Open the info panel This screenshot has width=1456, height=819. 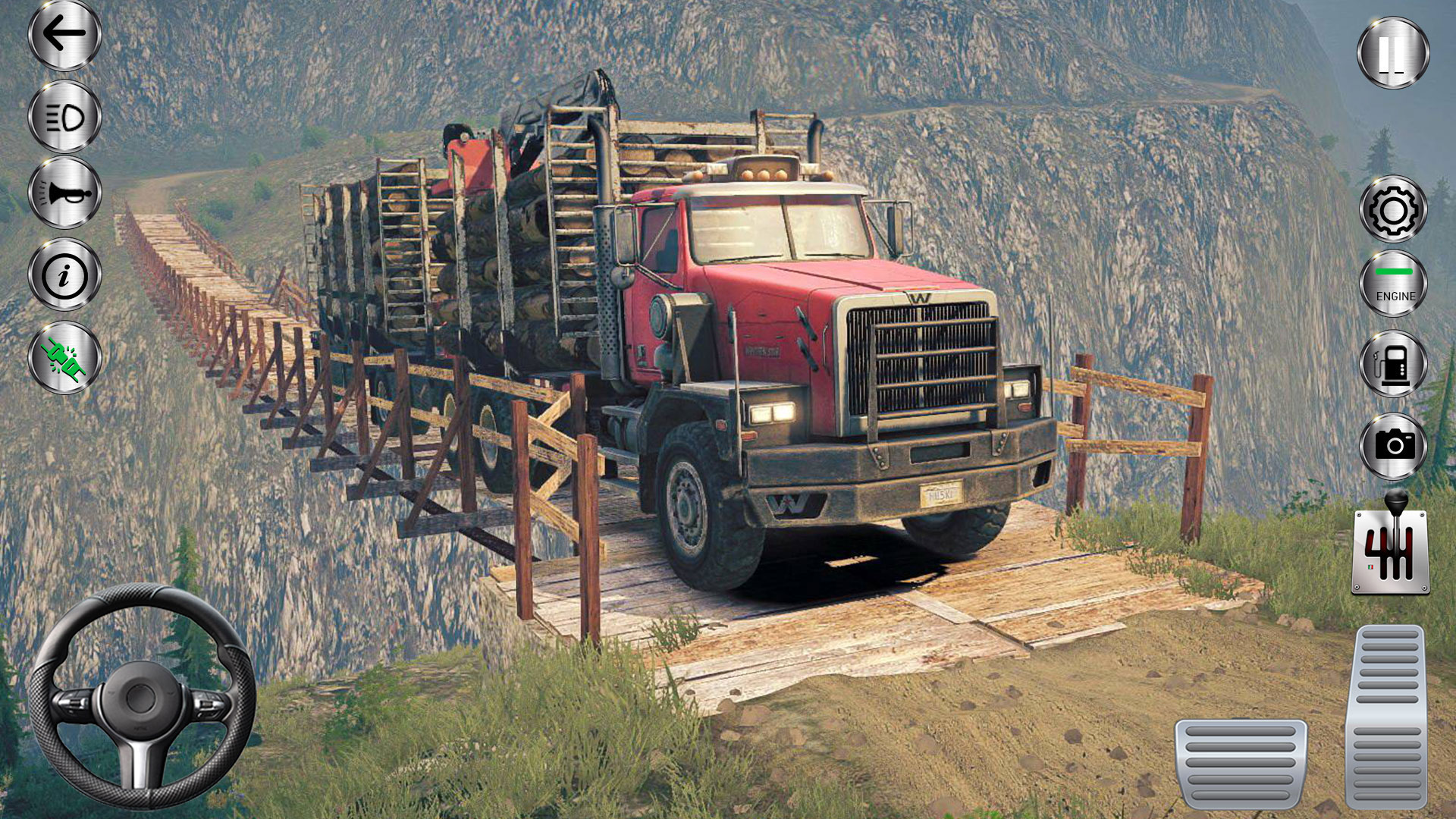coord(64,277)
